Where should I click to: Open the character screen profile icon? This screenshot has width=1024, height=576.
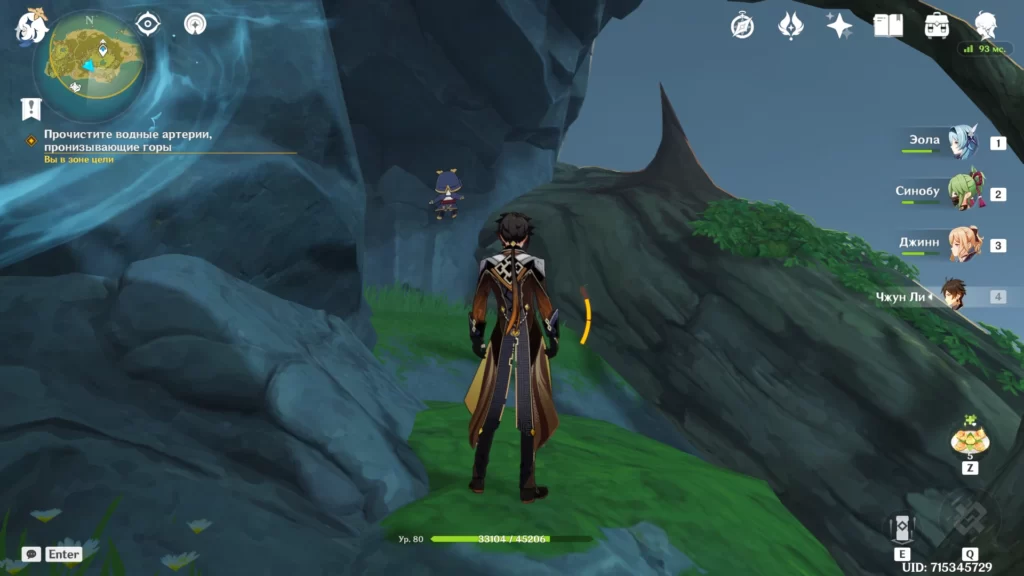(986, 26)
